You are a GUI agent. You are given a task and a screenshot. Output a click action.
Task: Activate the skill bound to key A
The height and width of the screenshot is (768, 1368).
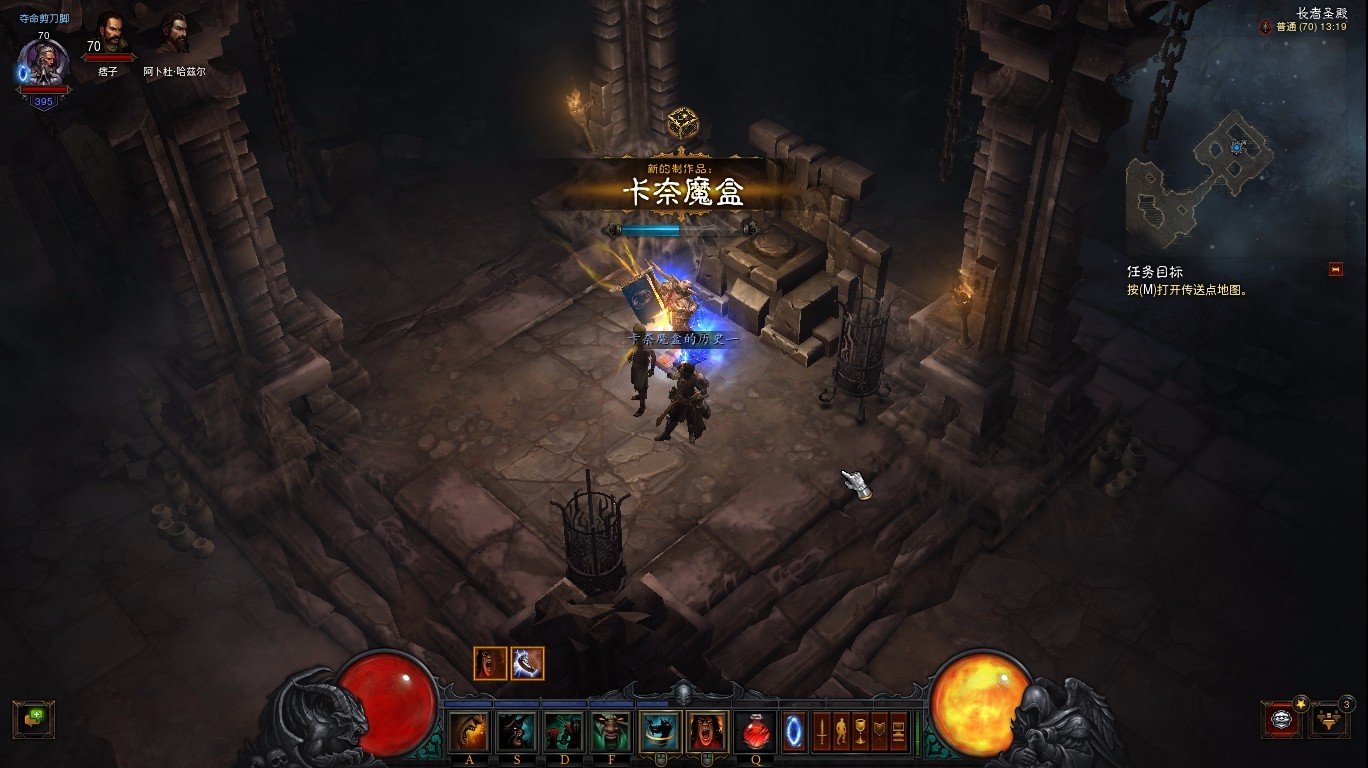coord(469,732)
